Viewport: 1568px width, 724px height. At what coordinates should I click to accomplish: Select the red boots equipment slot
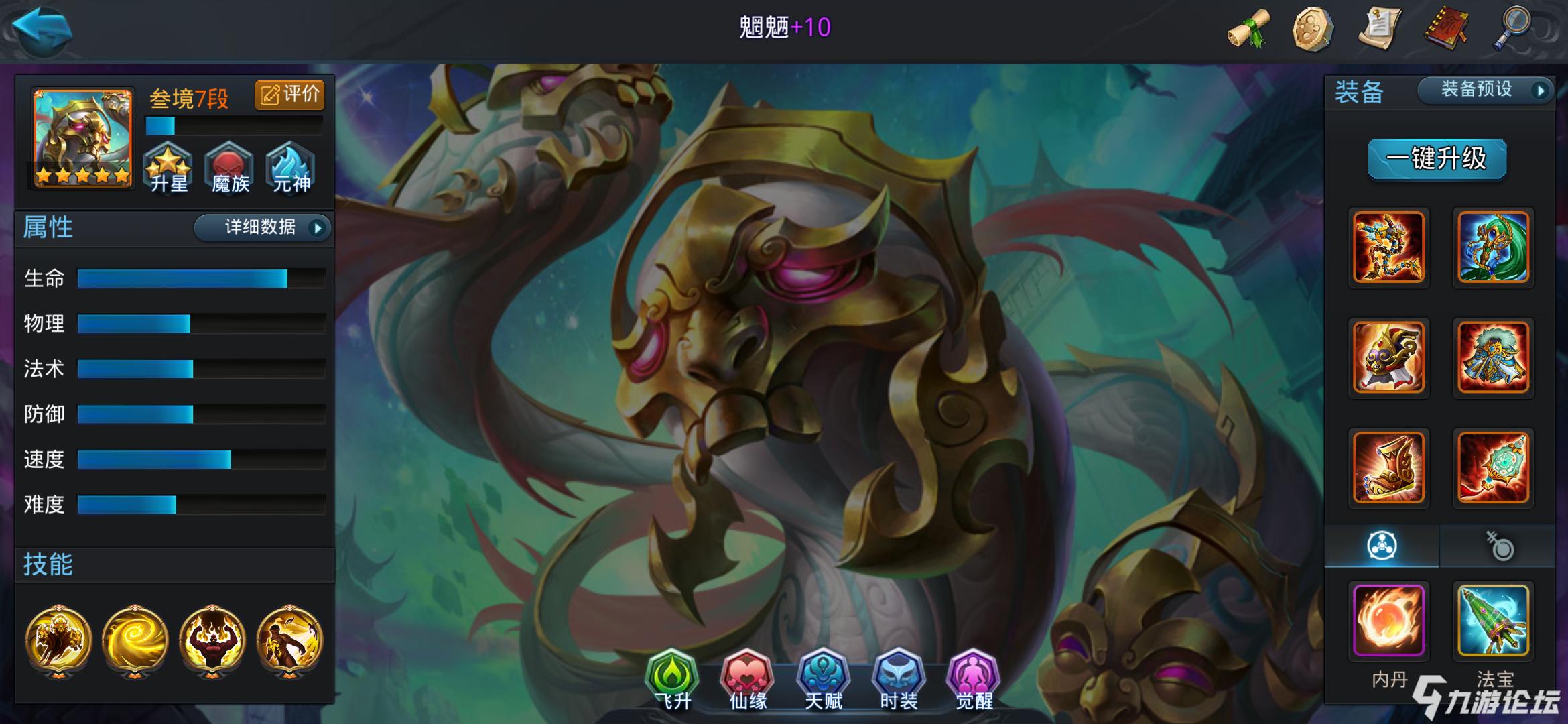[1388, 467]
